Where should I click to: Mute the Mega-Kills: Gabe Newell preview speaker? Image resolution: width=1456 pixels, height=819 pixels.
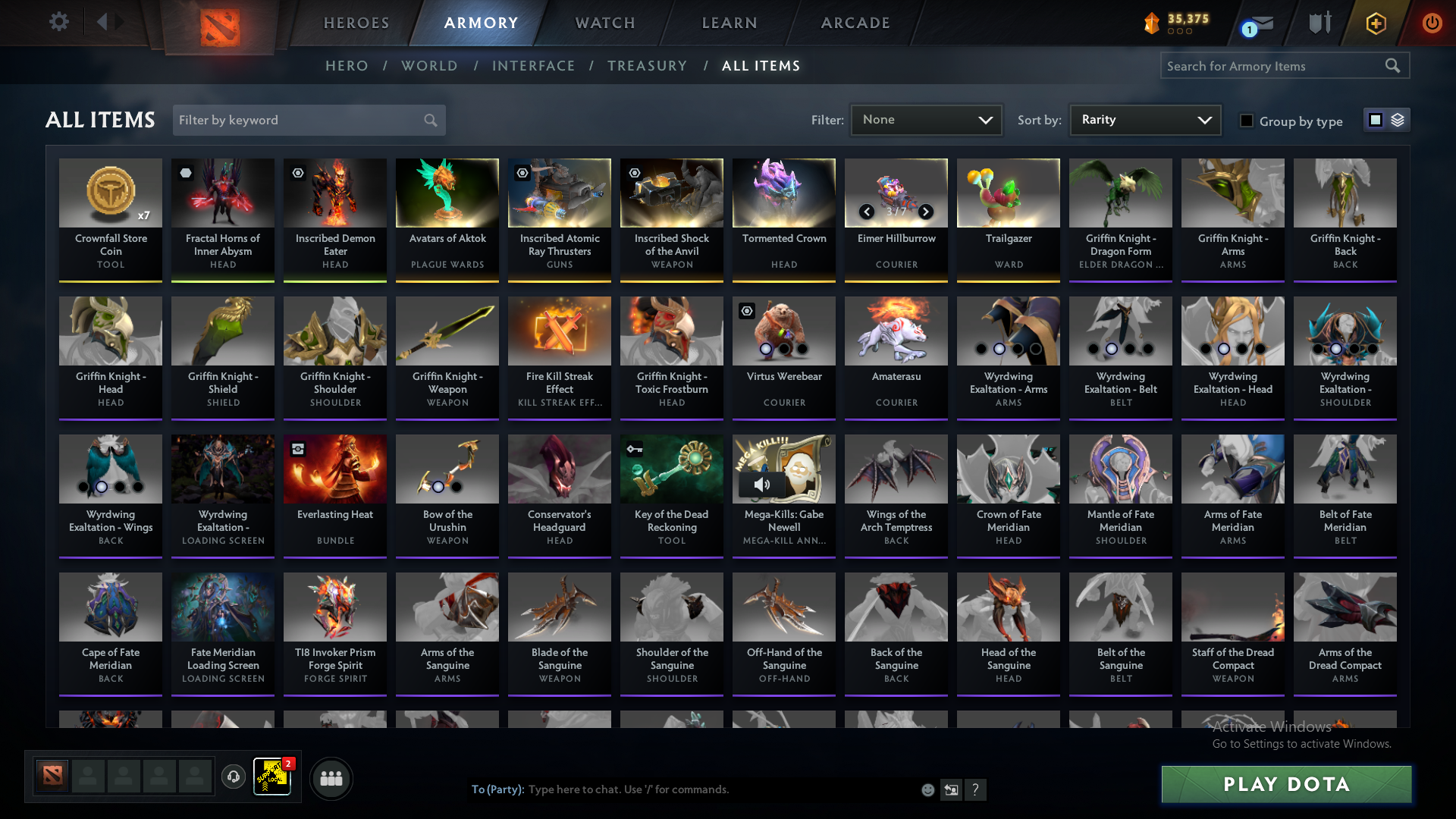pyautogui.click(x=762, y=484)
